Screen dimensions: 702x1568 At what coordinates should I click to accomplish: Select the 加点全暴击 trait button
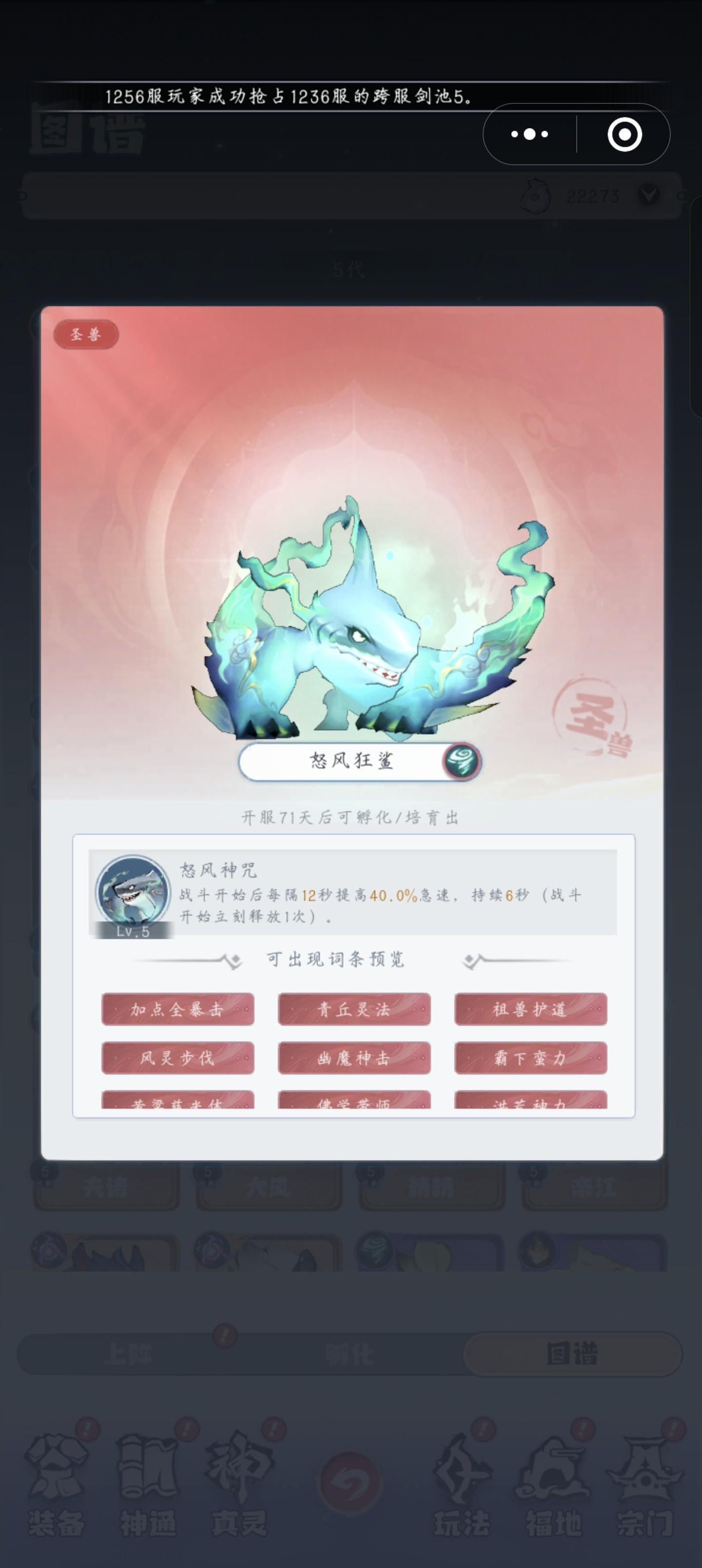point(178,1010)
